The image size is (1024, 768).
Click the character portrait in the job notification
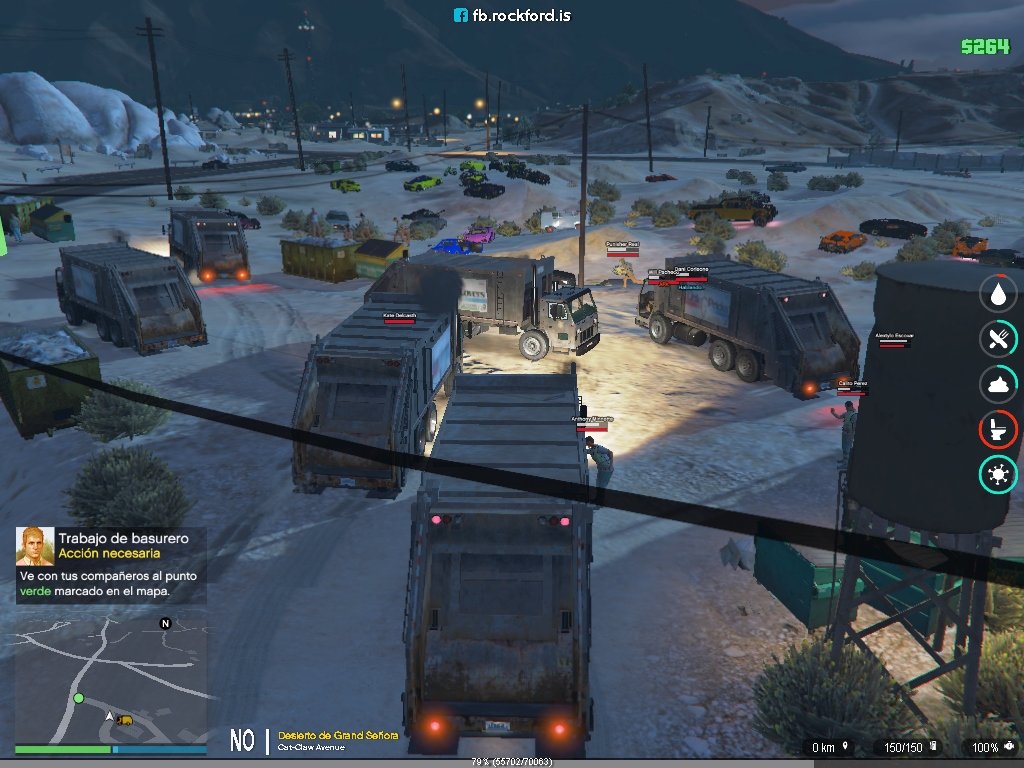35,546
